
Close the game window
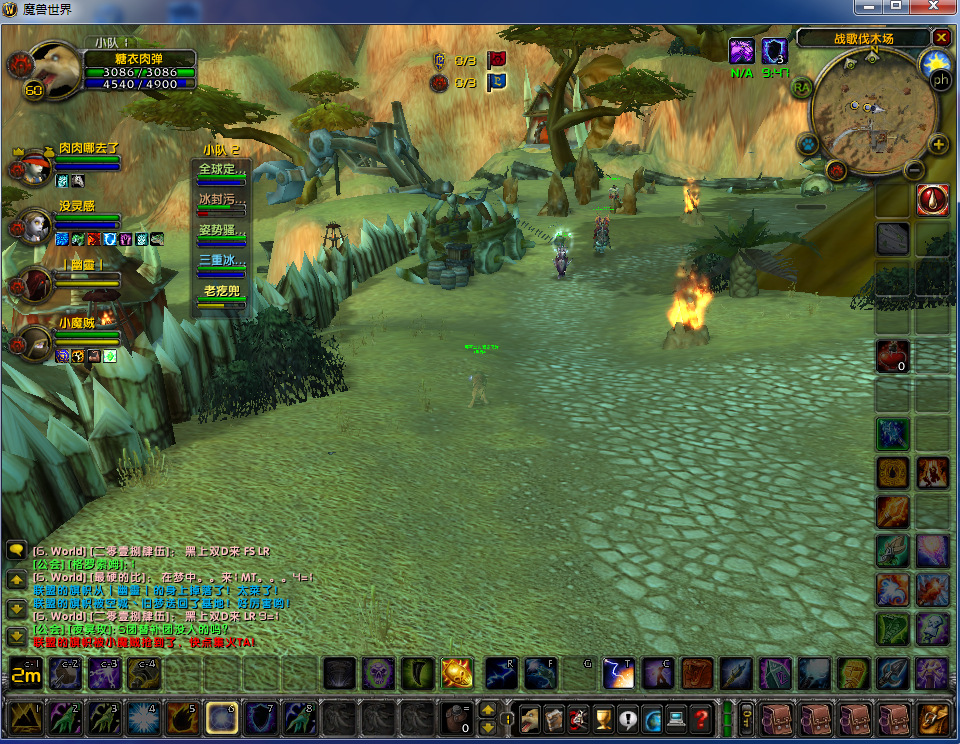[x=936, y=9]
